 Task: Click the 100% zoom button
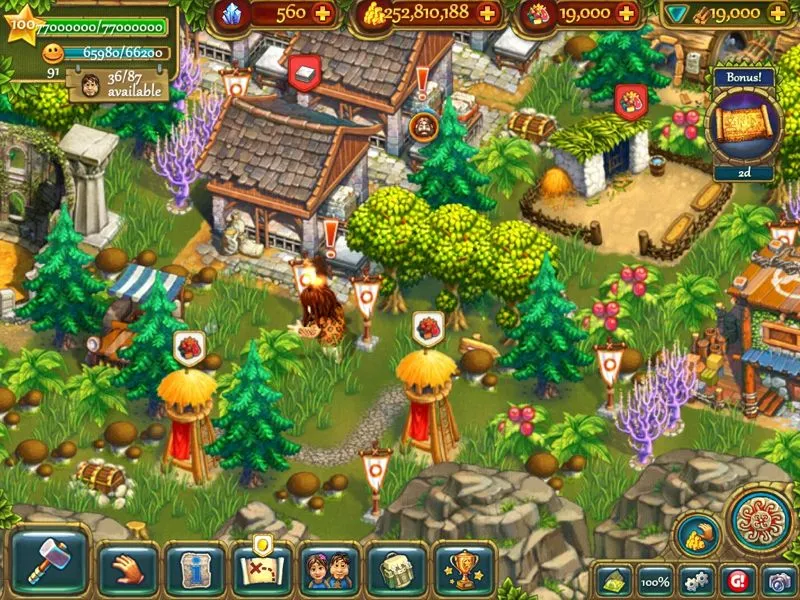point(655,581)
